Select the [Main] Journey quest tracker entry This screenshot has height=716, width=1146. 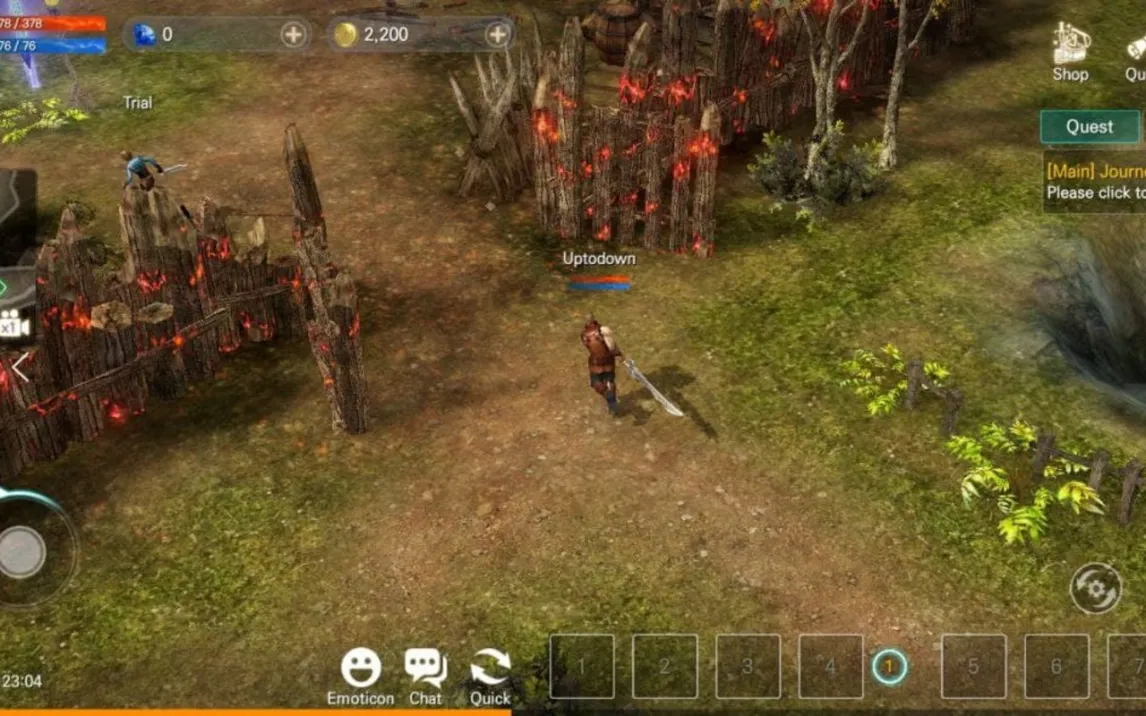tap(1096, 182)
